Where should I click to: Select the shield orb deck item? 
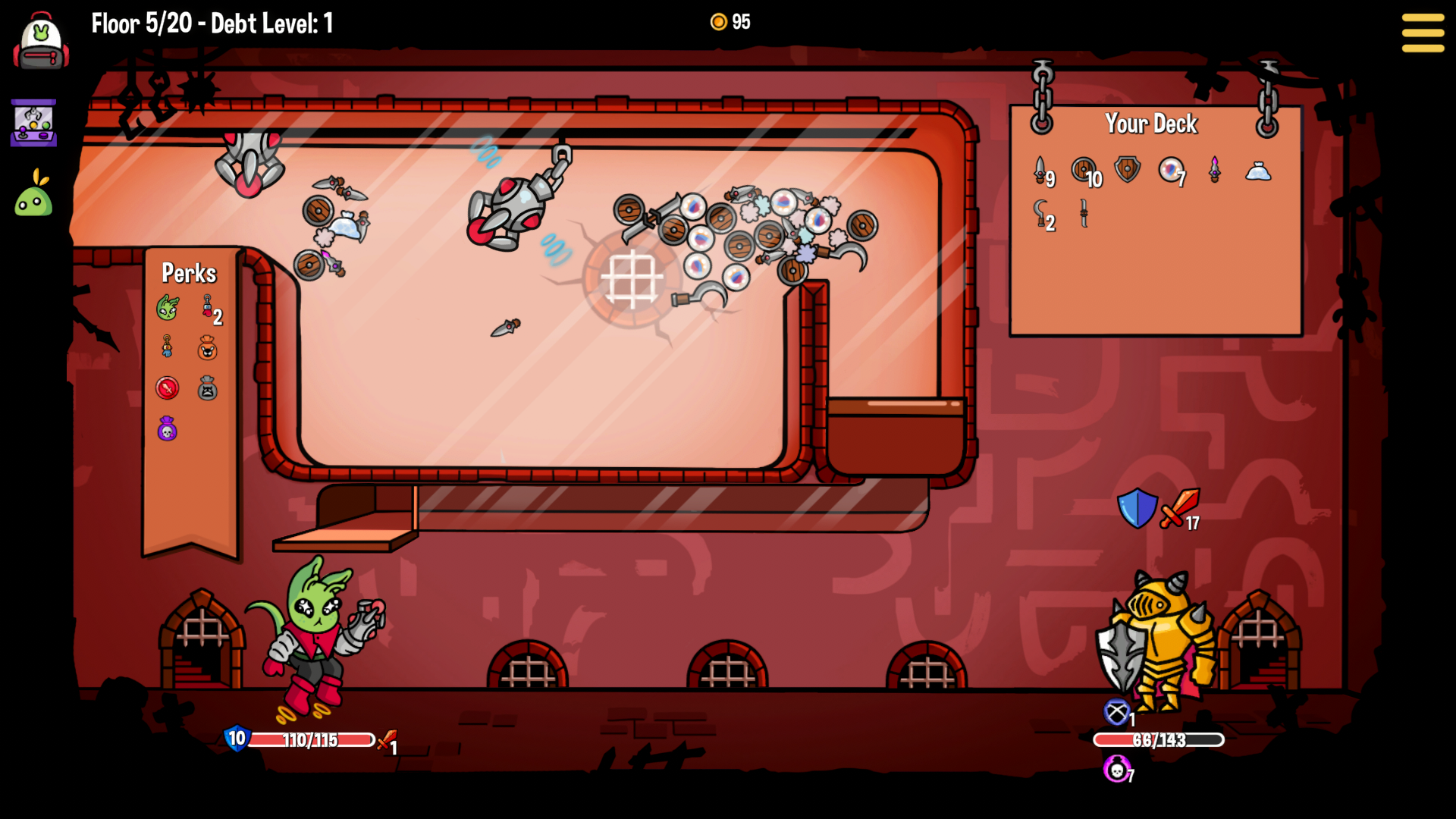pyautogui.click(x=1170, y=169)
